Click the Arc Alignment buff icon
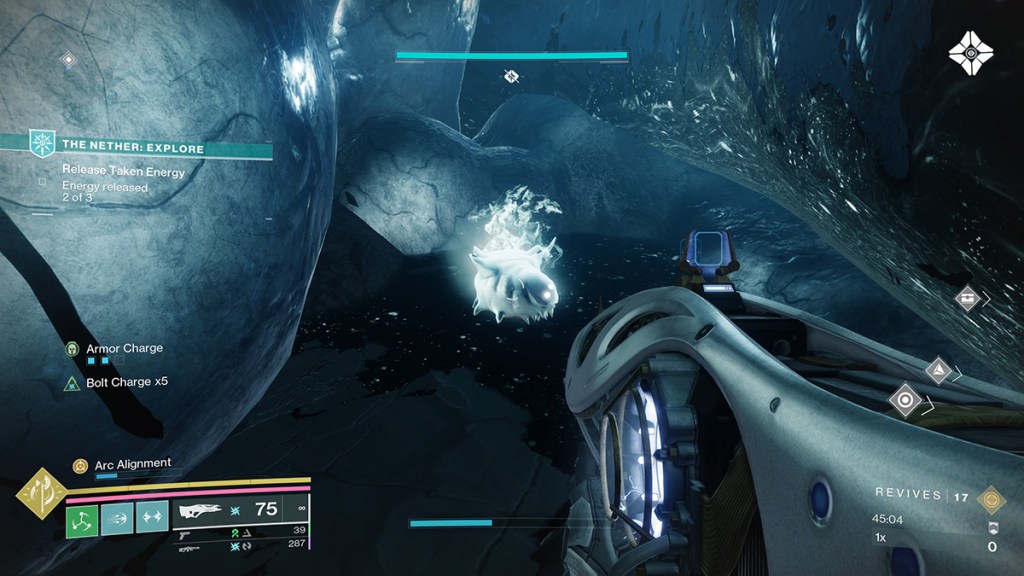1024x576 pixels. pyautogui.click(x=80, y=465)
